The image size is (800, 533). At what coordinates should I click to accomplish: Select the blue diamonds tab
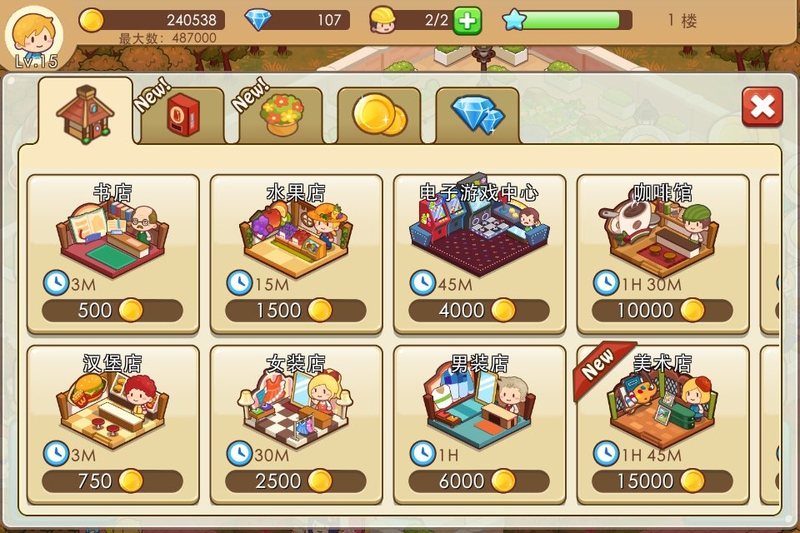click(x=477, y=116)
